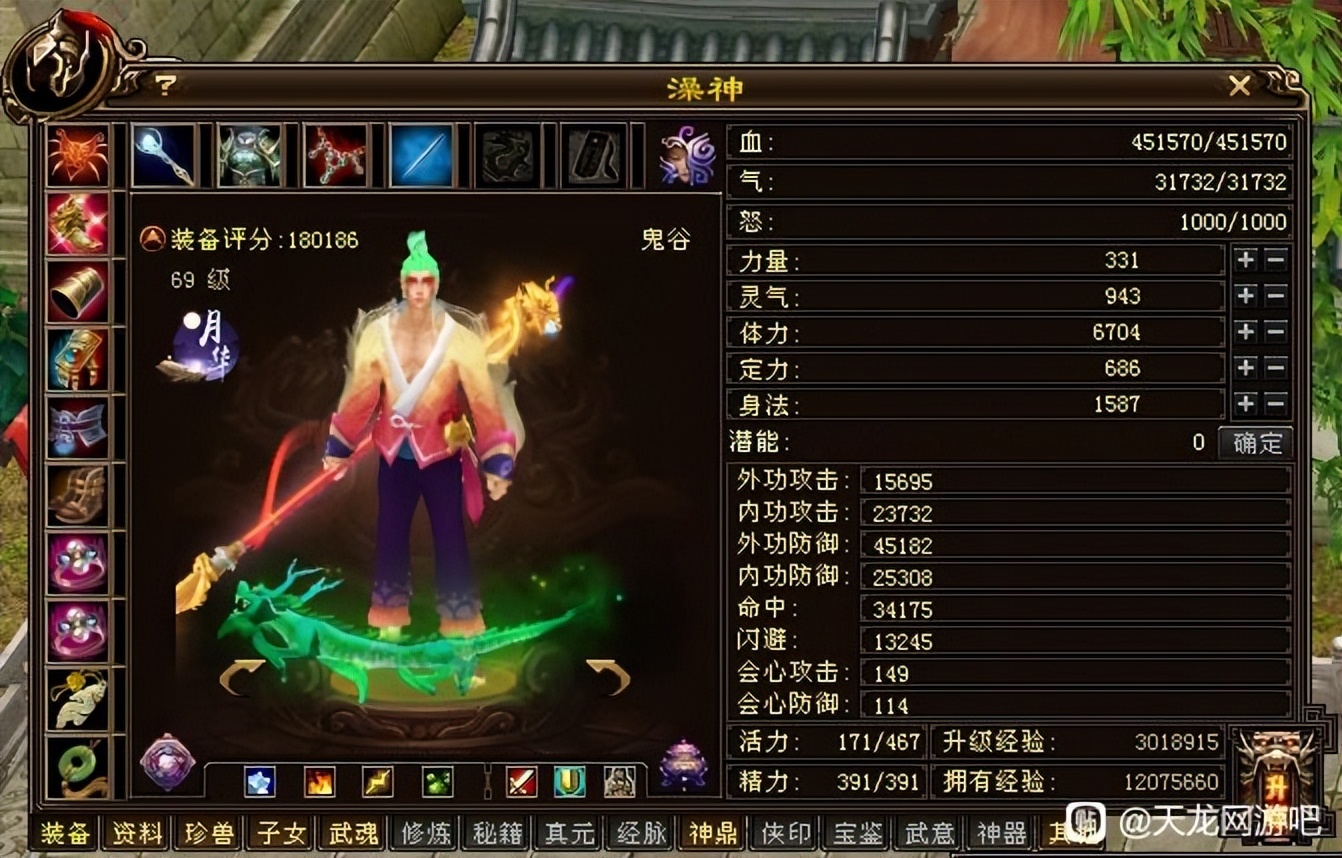Raise 身法 with the plus button
The image size is (1342, 858).
pos(1245,404)
